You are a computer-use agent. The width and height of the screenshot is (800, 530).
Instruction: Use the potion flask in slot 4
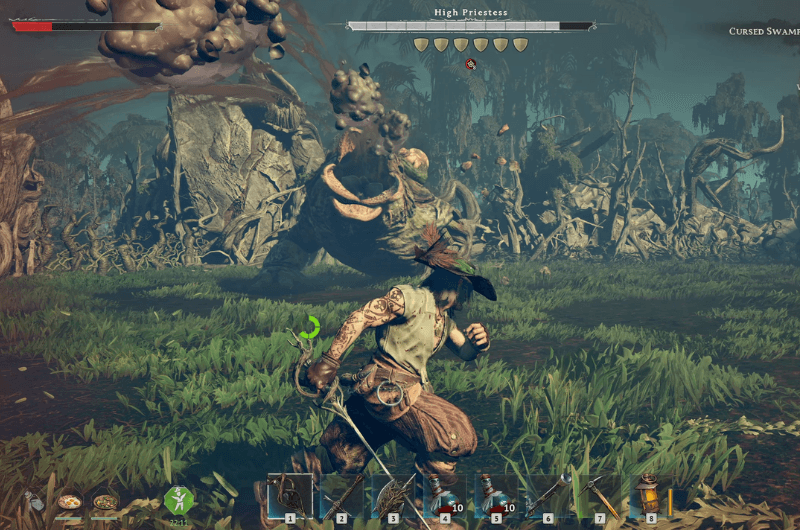click(x=444, y=496)
